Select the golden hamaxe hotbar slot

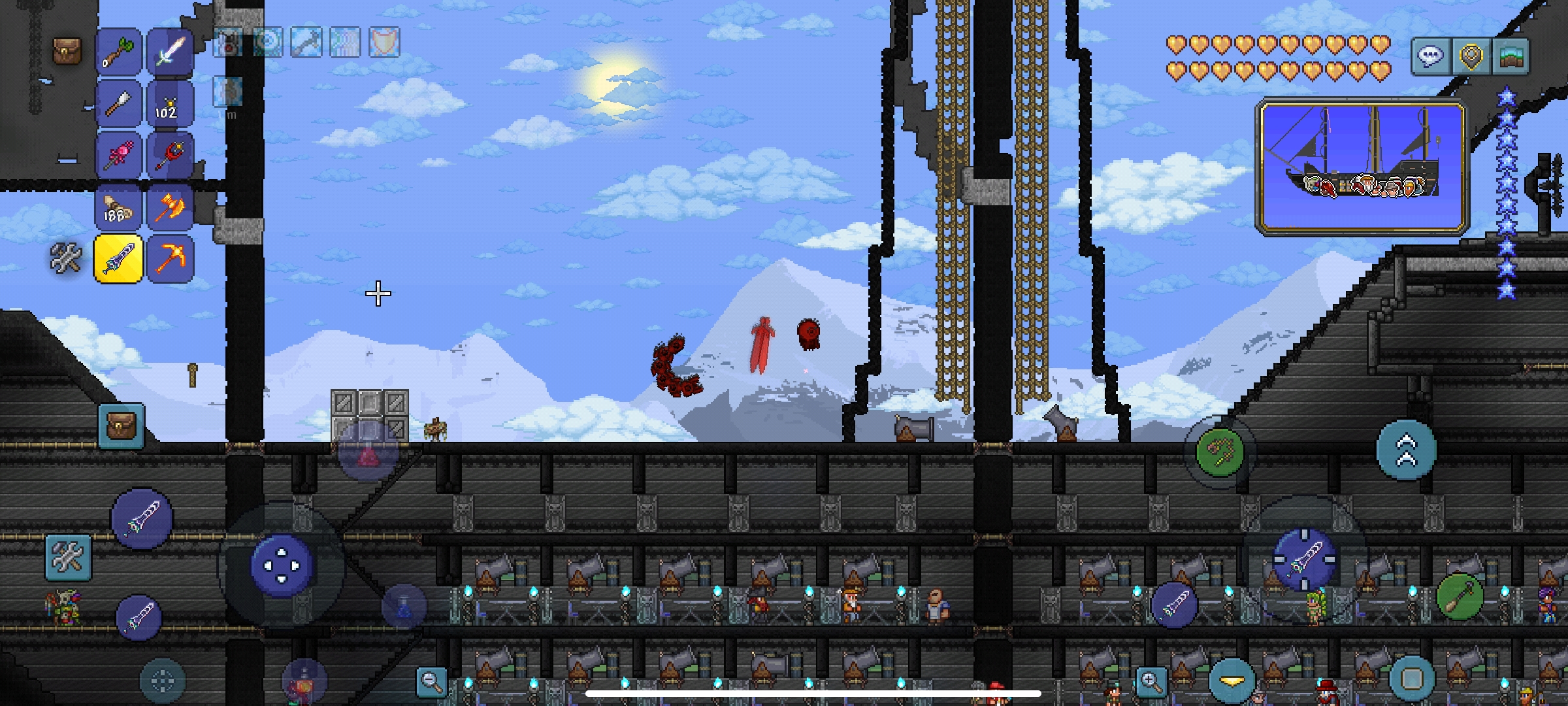tap(170, 207)
